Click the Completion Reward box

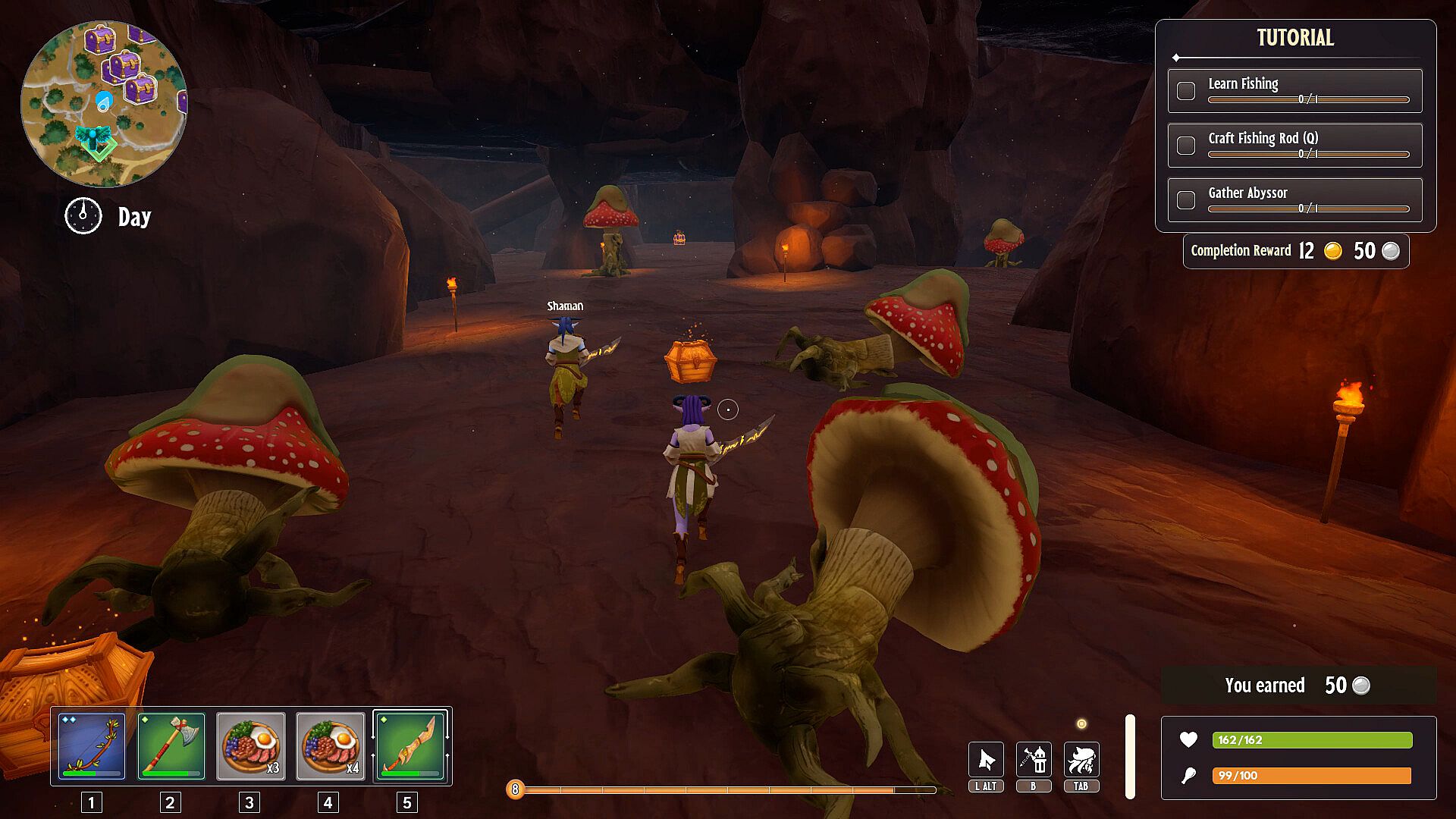[x=1295, y=251]
